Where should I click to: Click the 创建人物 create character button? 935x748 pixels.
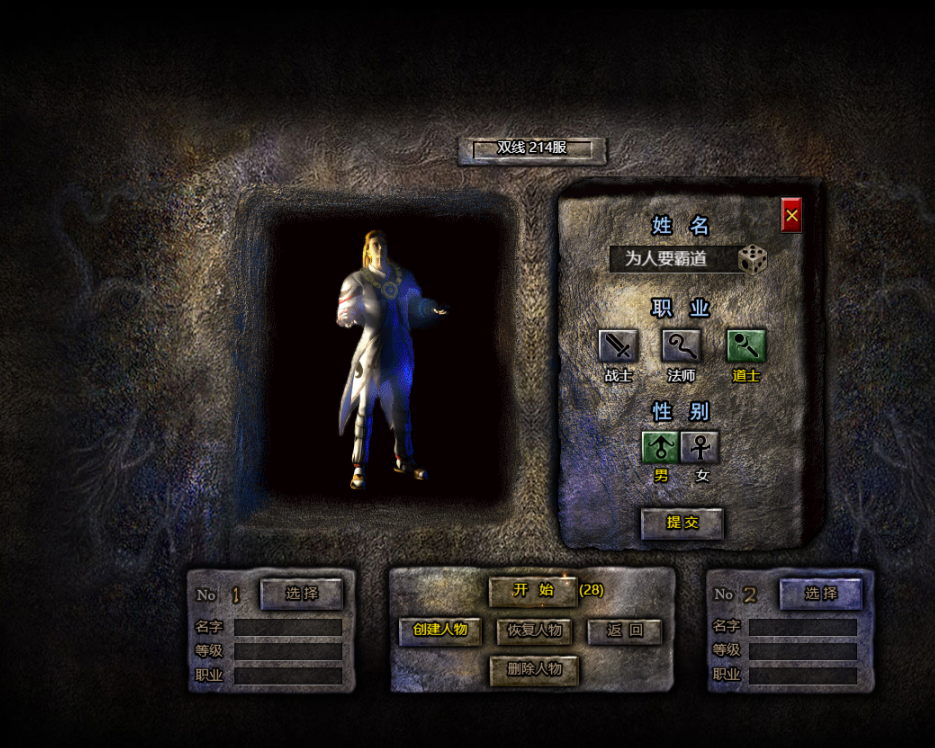440,631
